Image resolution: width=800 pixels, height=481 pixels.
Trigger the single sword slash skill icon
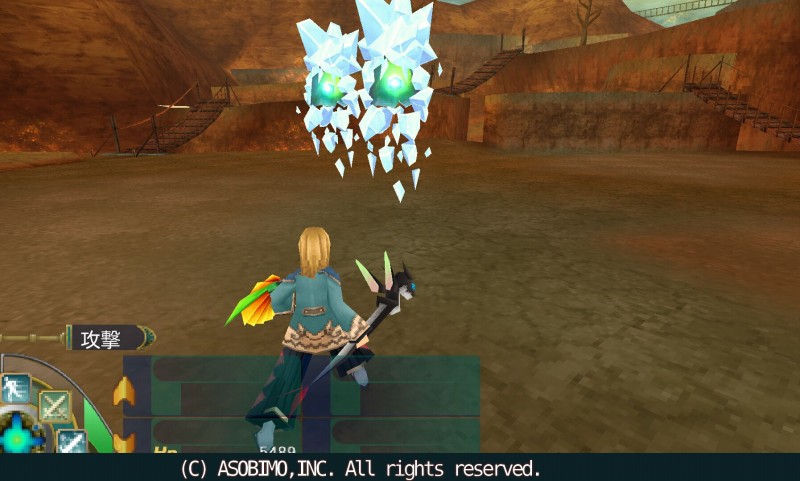coord(72,440)
